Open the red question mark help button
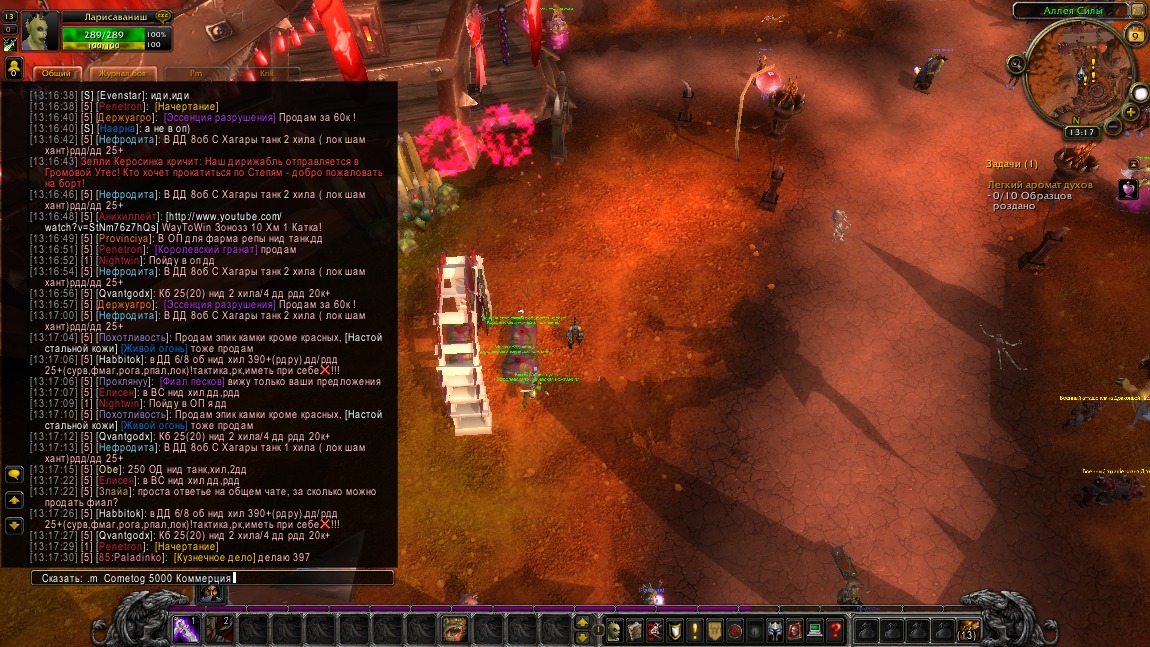 click(836, 631)
